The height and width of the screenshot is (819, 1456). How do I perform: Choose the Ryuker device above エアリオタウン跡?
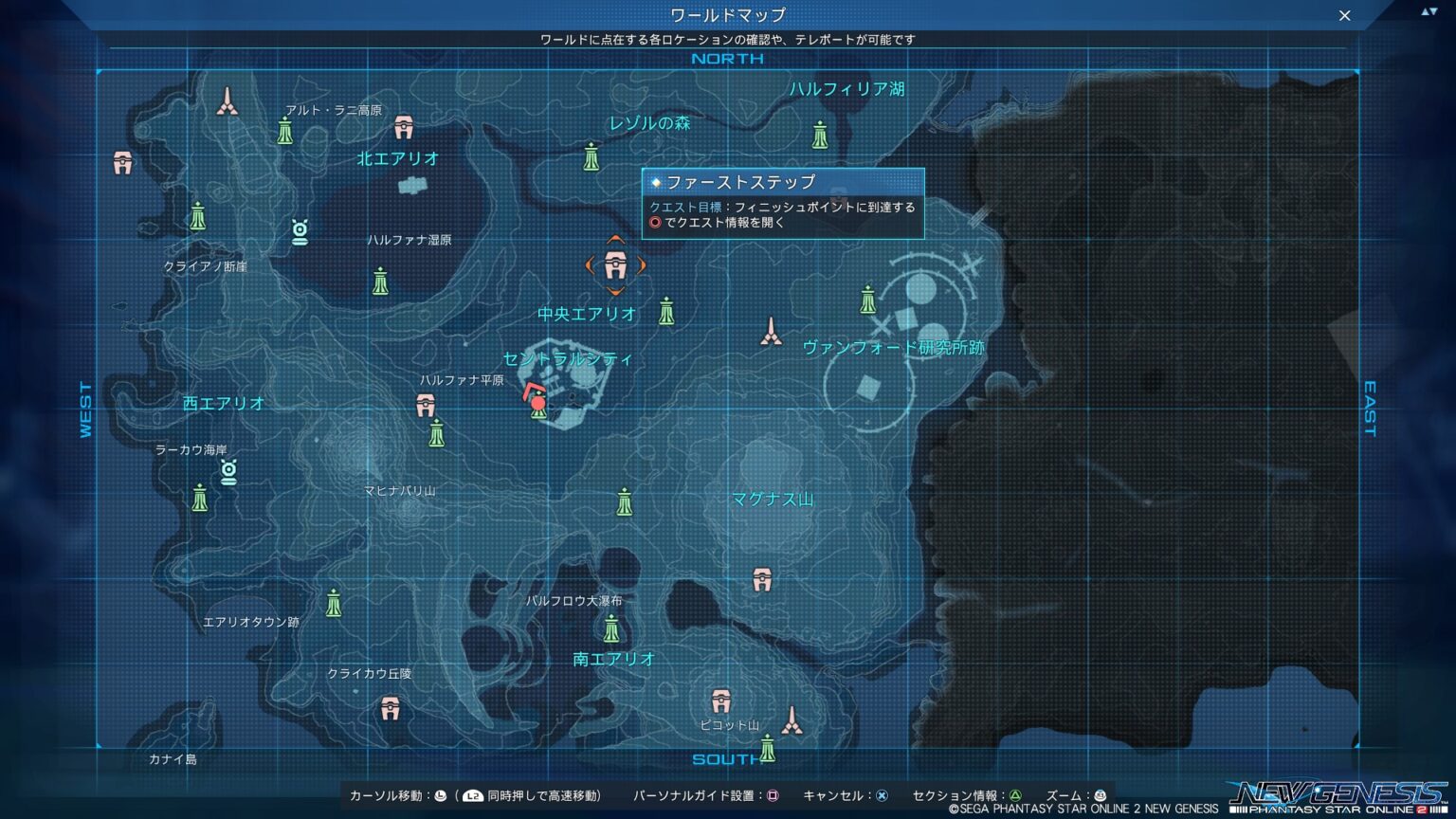click(x=334, y=603)
